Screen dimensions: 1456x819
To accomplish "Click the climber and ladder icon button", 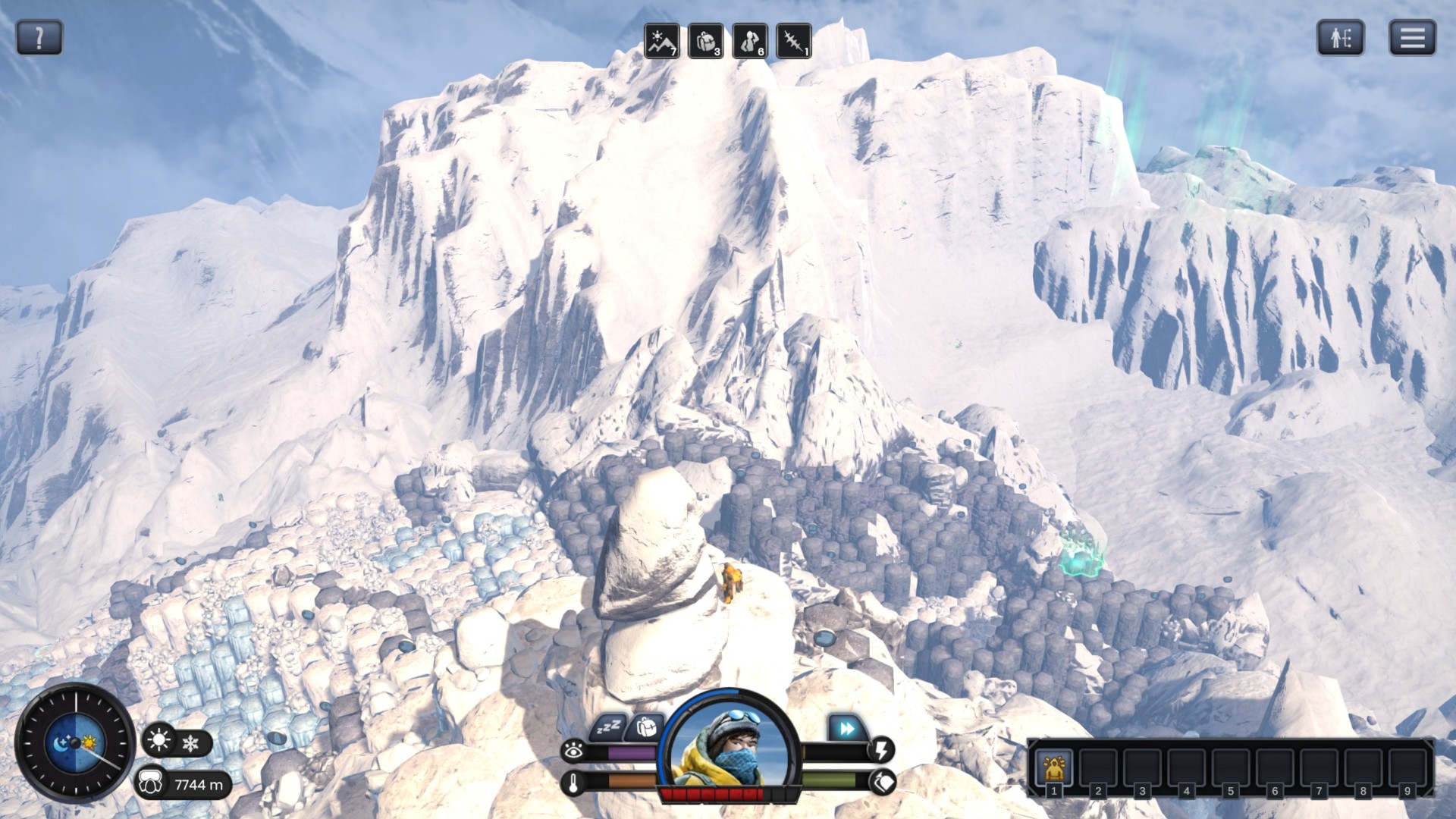I will click(x=1341, y=37).
